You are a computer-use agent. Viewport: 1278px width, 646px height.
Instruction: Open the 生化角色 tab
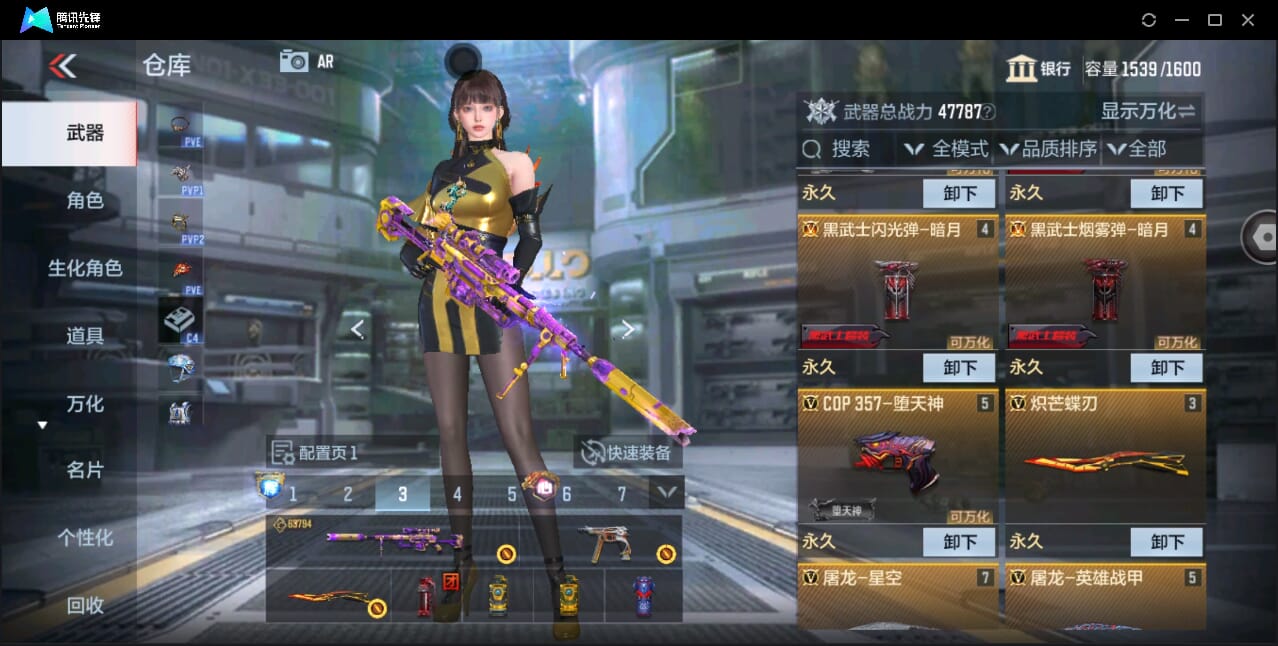(x=84, y=268)
